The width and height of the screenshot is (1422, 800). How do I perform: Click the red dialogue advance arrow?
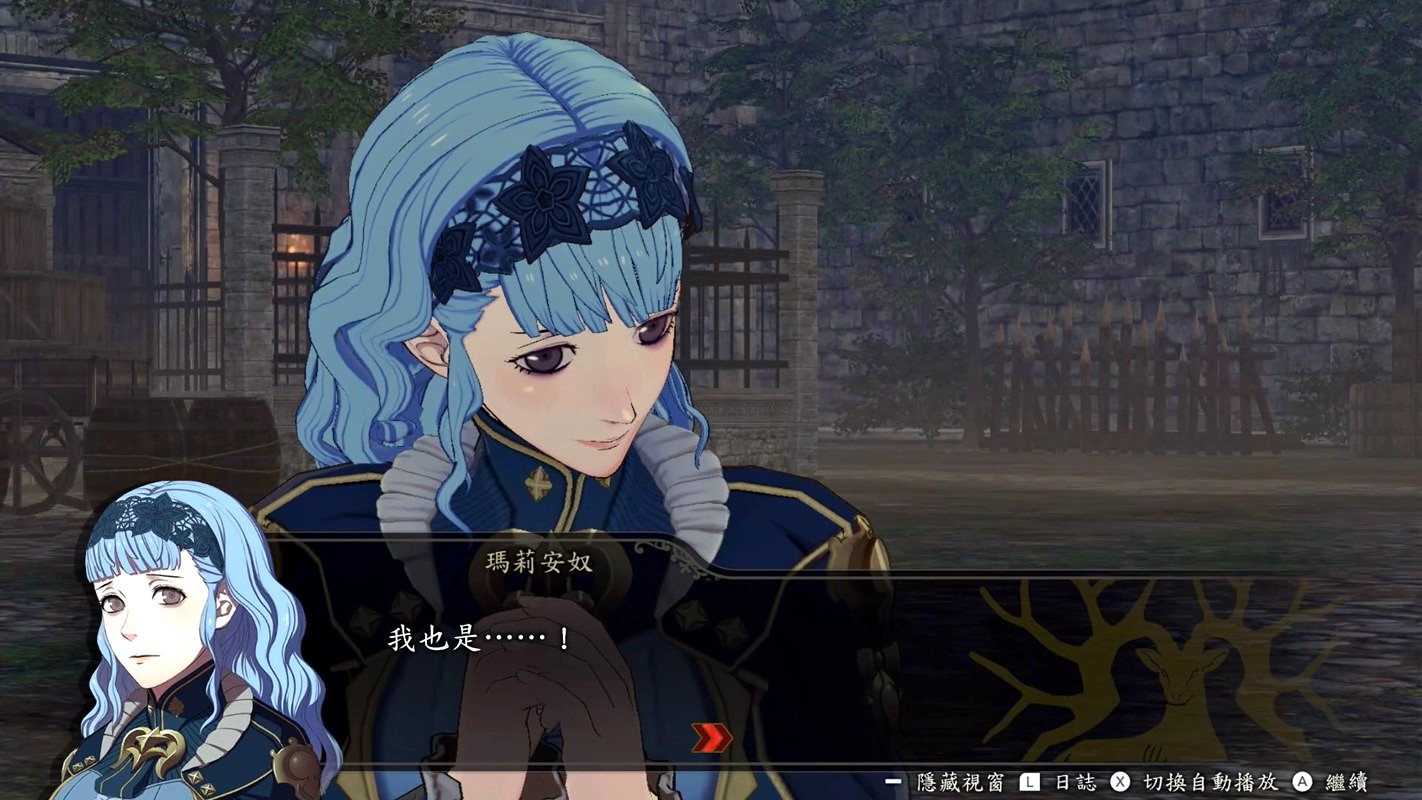pyautogui.click(x=711, y=738)
